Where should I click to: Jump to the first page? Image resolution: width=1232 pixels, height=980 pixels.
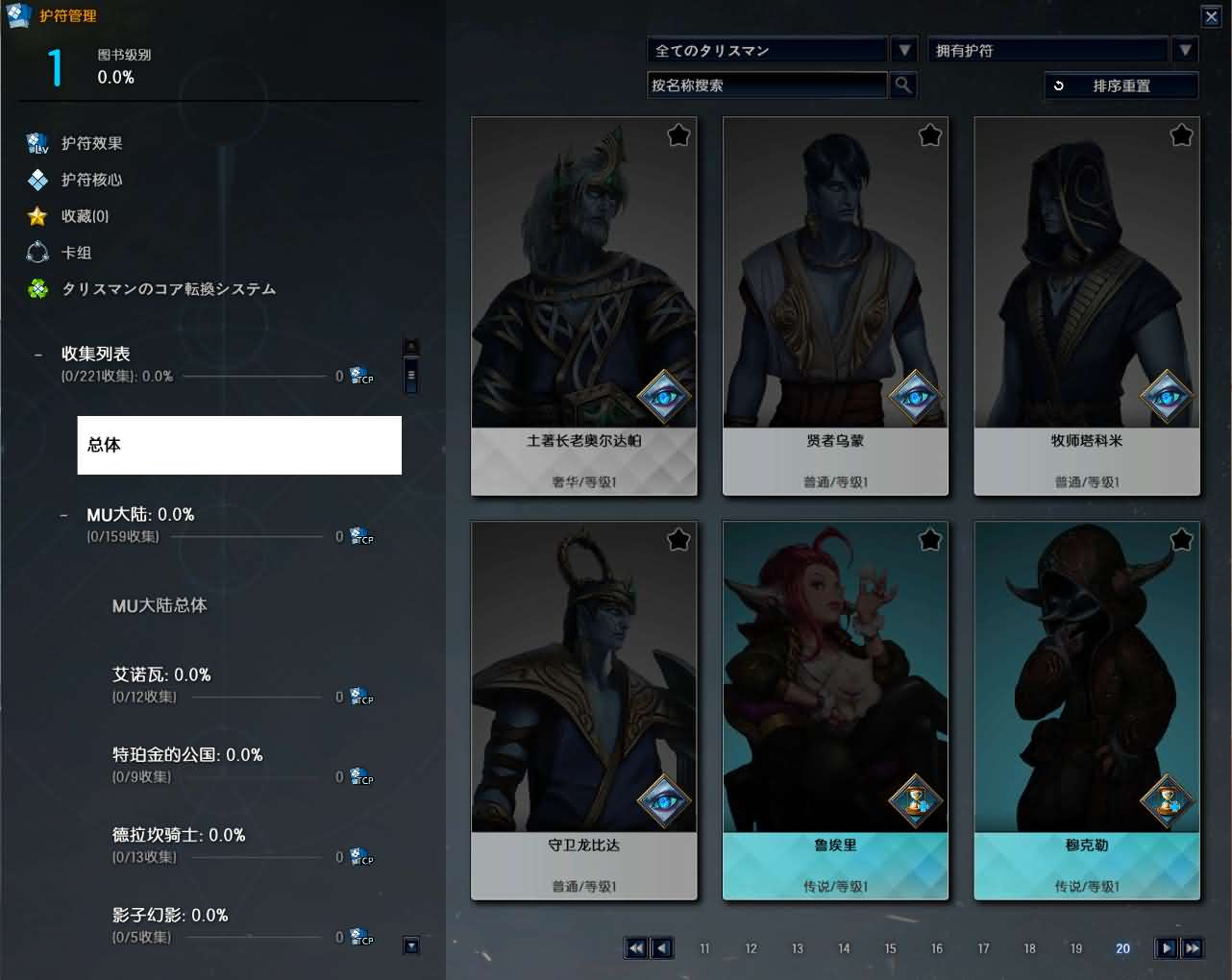click(x=635, y=948)
